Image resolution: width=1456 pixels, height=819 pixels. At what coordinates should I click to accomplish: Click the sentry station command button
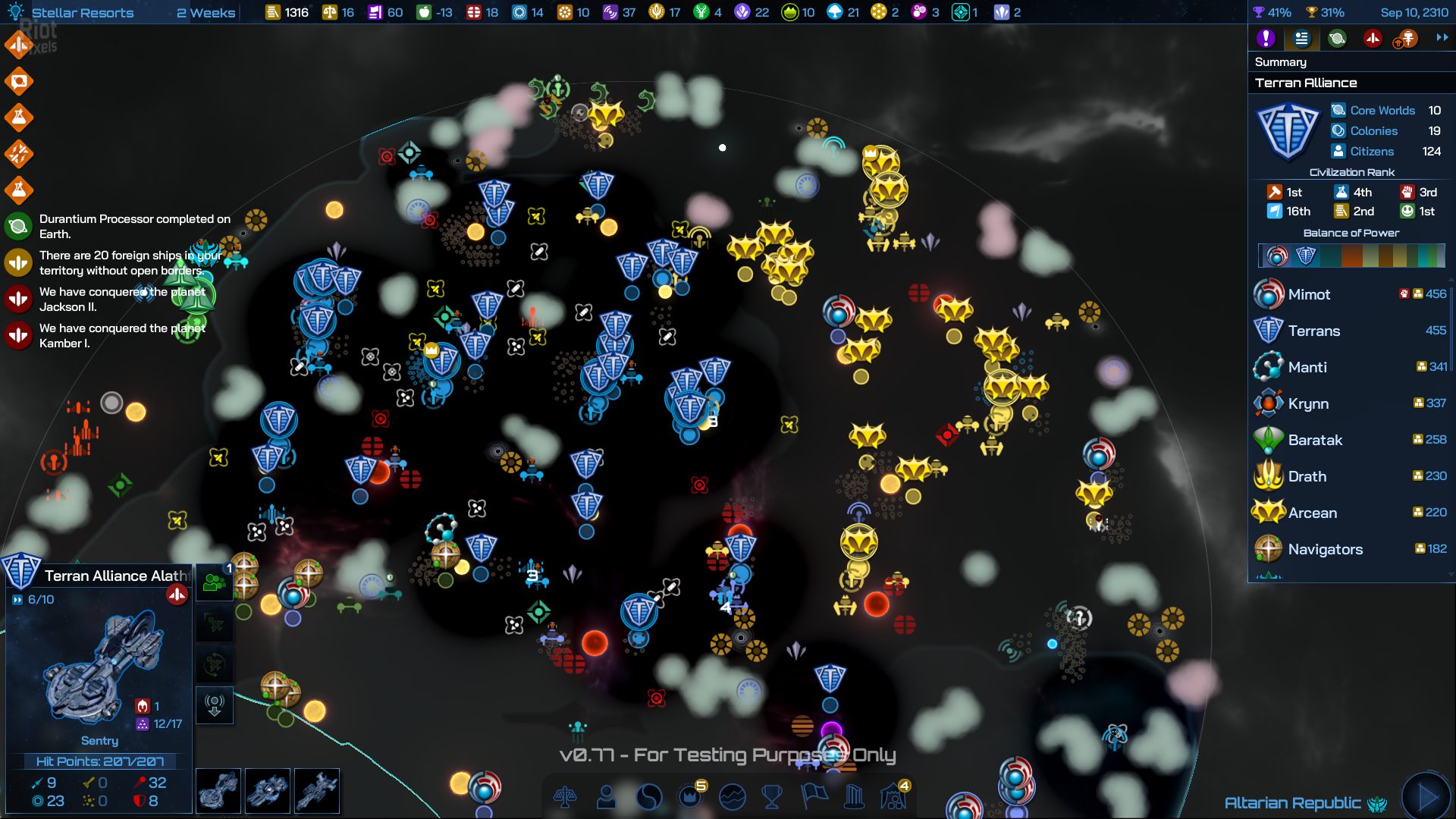point(215,704)
